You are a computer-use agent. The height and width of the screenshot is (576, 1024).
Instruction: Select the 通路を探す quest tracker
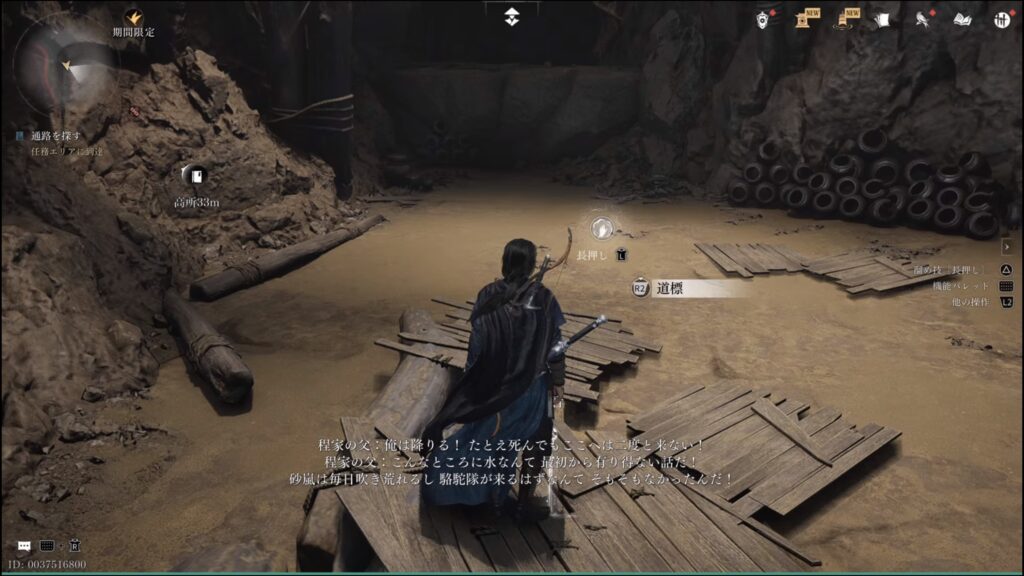click(x=56, y=136)
